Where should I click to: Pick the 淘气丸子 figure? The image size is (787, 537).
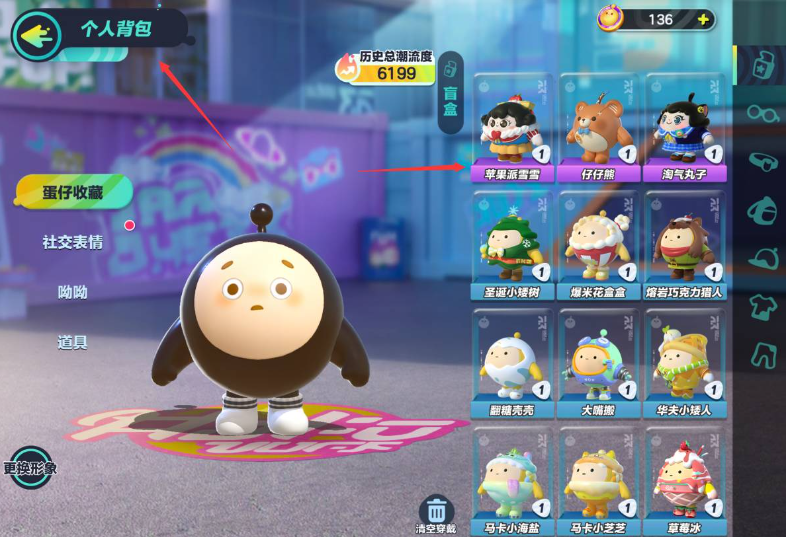(x=684, y=124)
